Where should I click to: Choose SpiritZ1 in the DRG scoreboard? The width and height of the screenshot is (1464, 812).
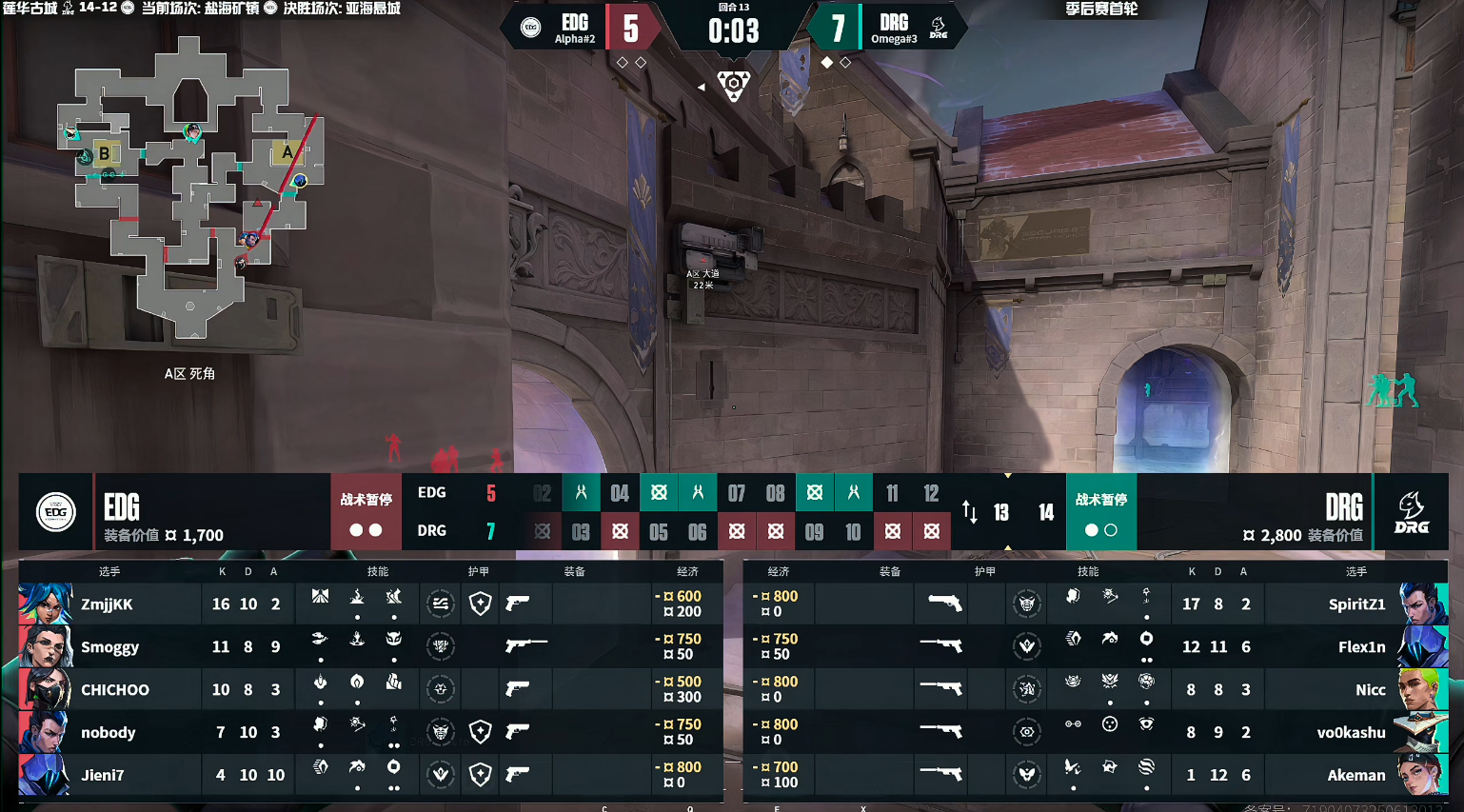click(x=1356, y=604)
